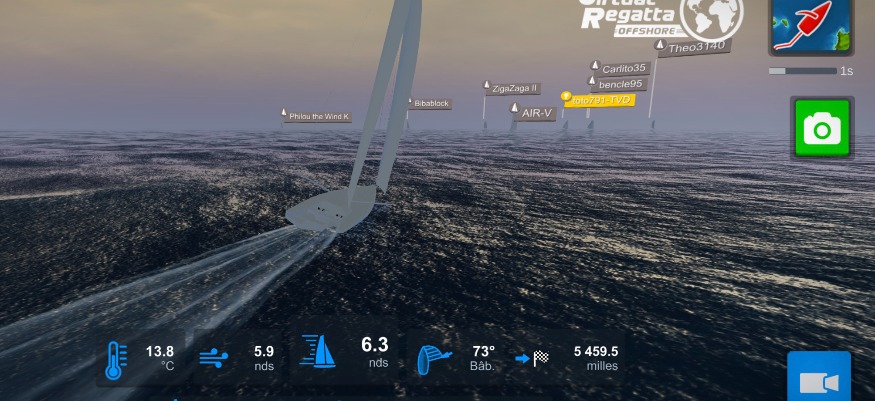Image resolution: width=875 pixels, height=401 pixels.
Task: Click the Virtual Regatta Offshore globe logo
Action: coord(711,17)
